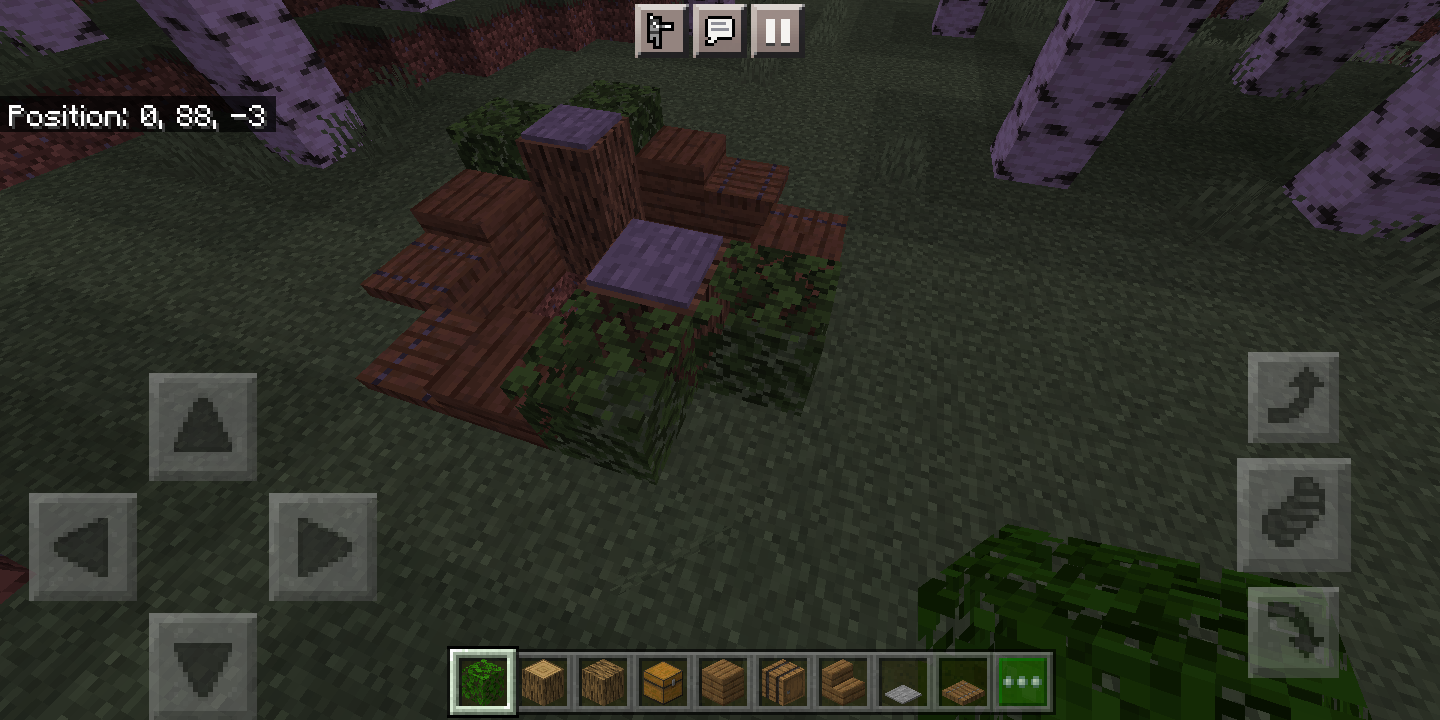Select the wooden planks slot
This screenshot has height=720, width=1440.
pyautogui.click(x=723, y=680)
